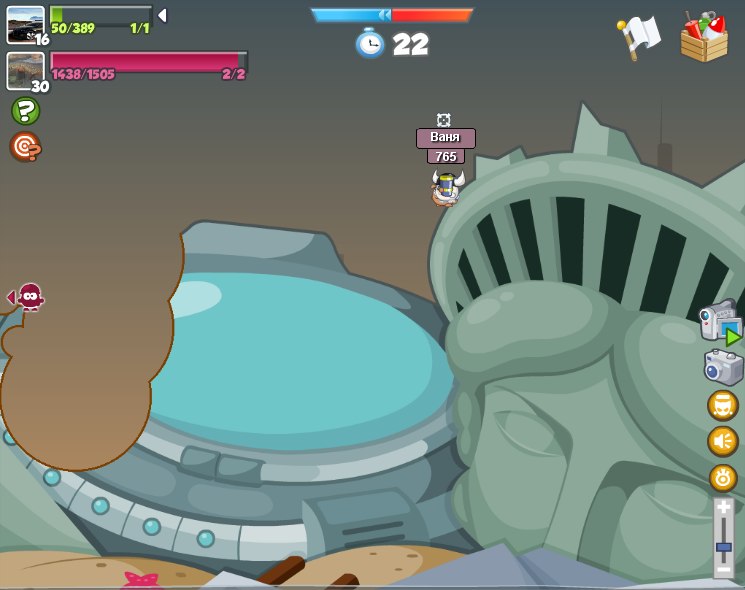Zoom out with the minus button
Screen dimensions: 745x590
point(723,569)
